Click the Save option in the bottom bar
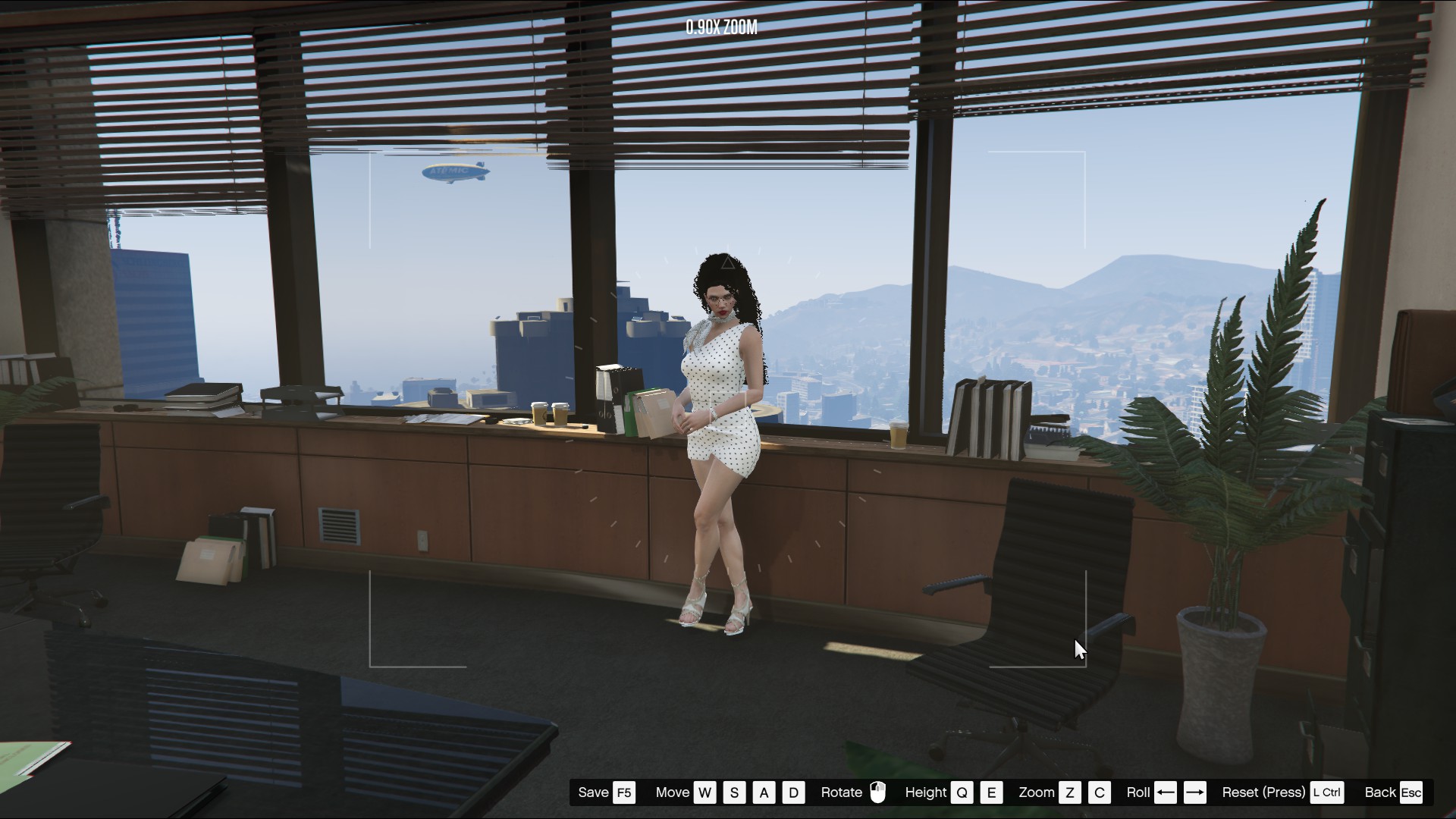Viewport: 1456px width, 819px height. click(594, 792)
